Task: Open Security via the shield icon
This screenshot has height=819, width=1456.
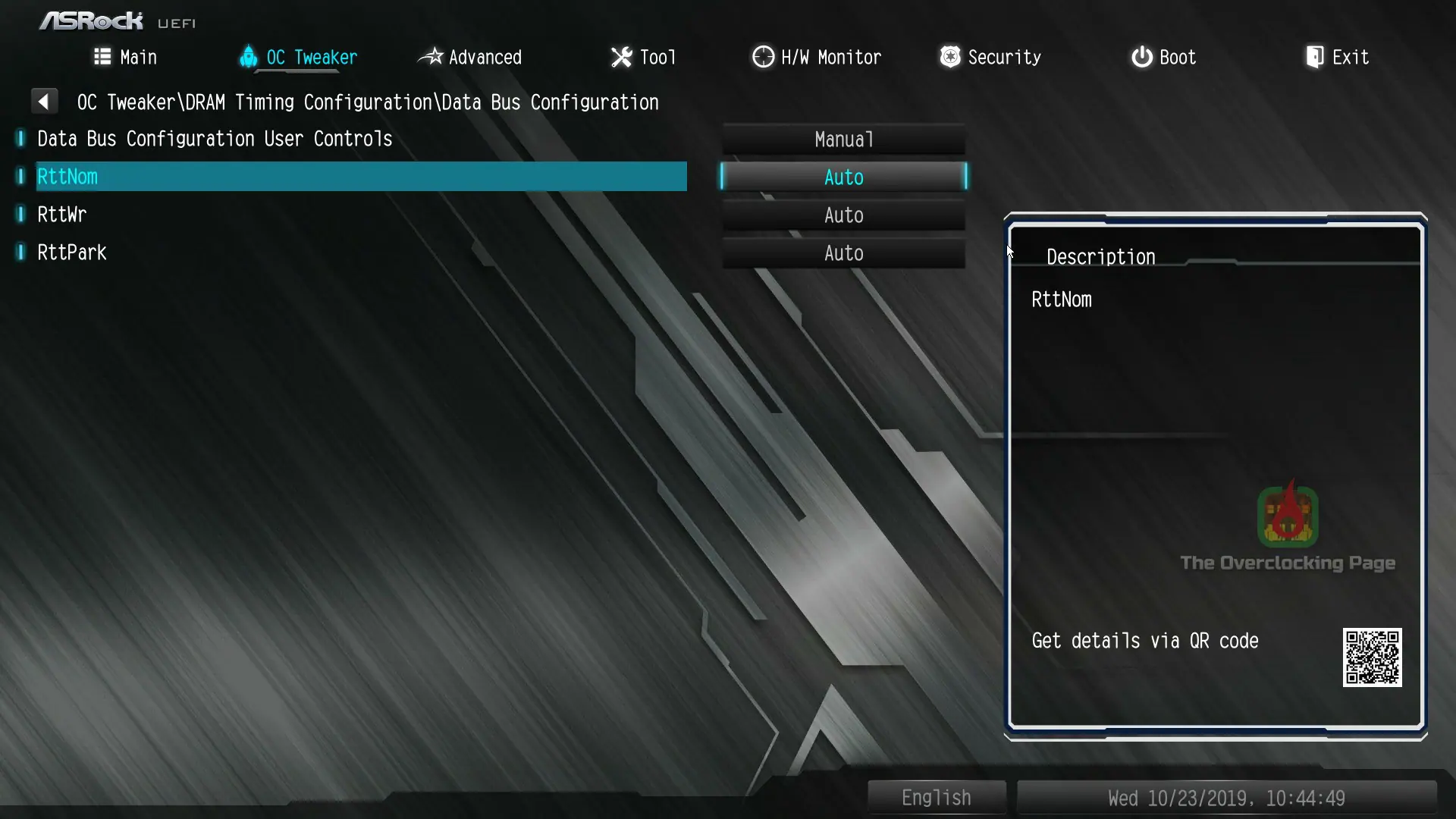Action: pos(949,57)
